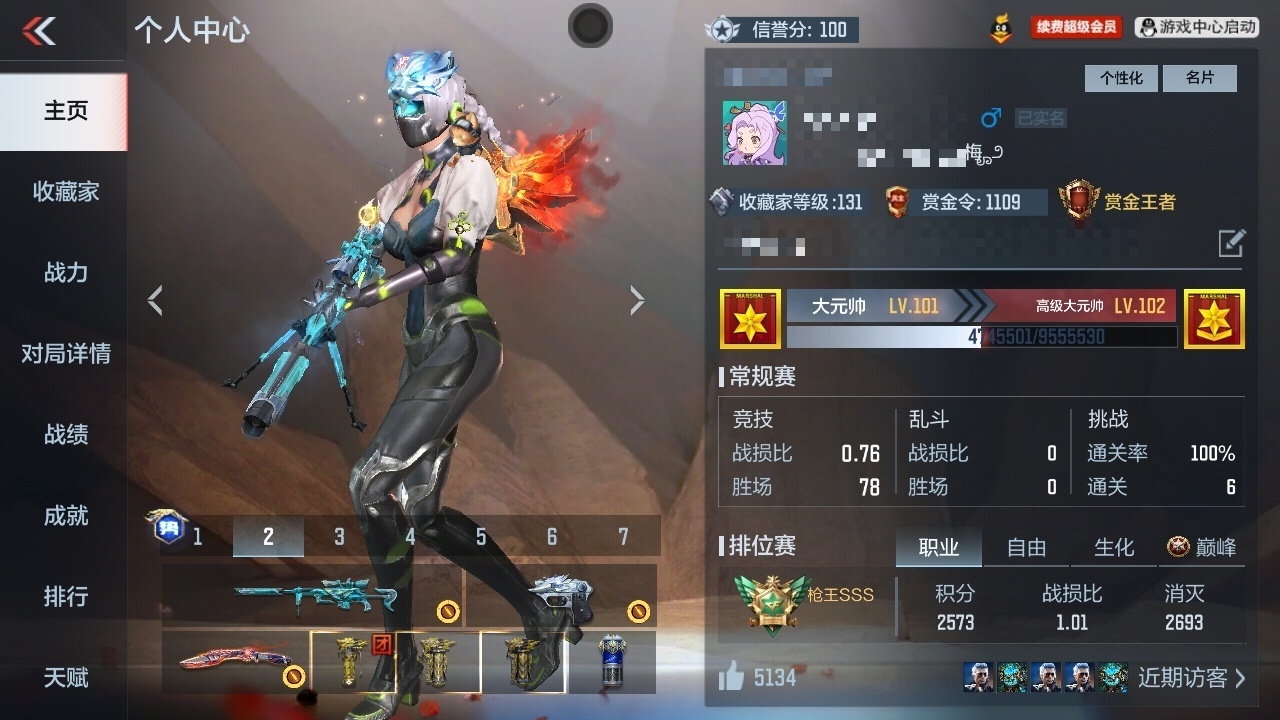
Task: Switch ranked stats to 自由 tab
Action: click(x=1026, y=547)
